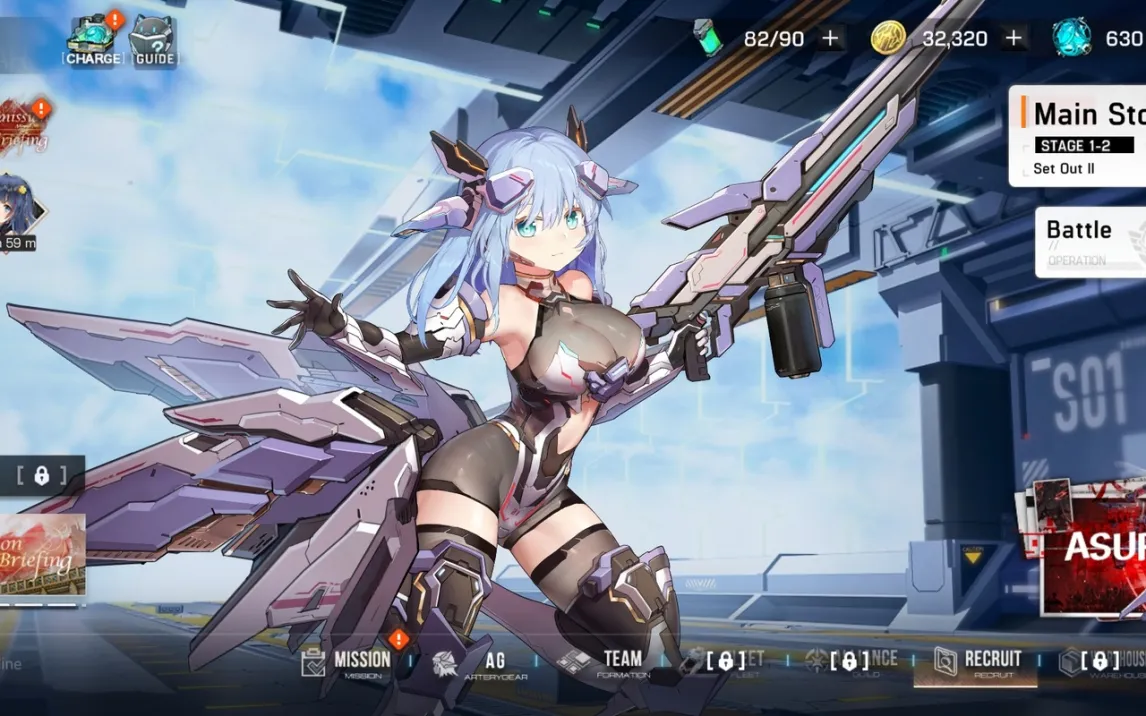Open the Mission Briefing banner thumbnail

point(42,558)
